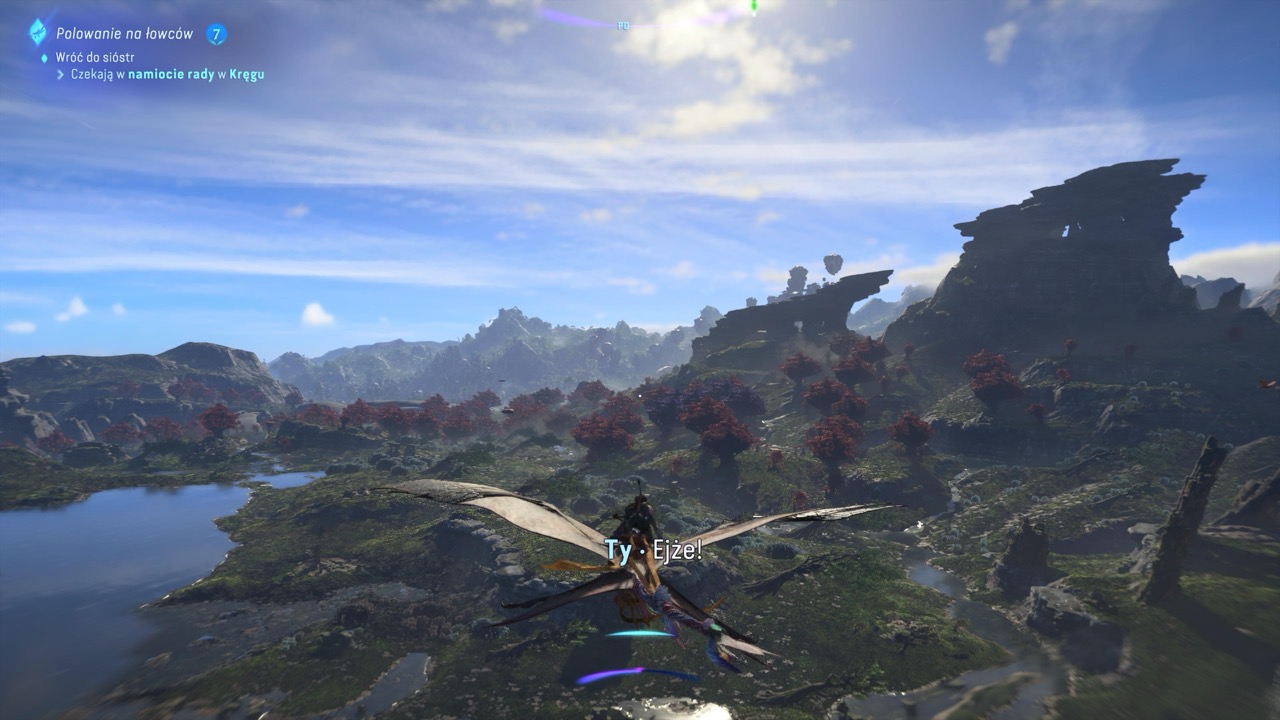Viewport: 1280px width, 720px height.
Task: Select the quest level 7 badge
Action: pos(216,34)
